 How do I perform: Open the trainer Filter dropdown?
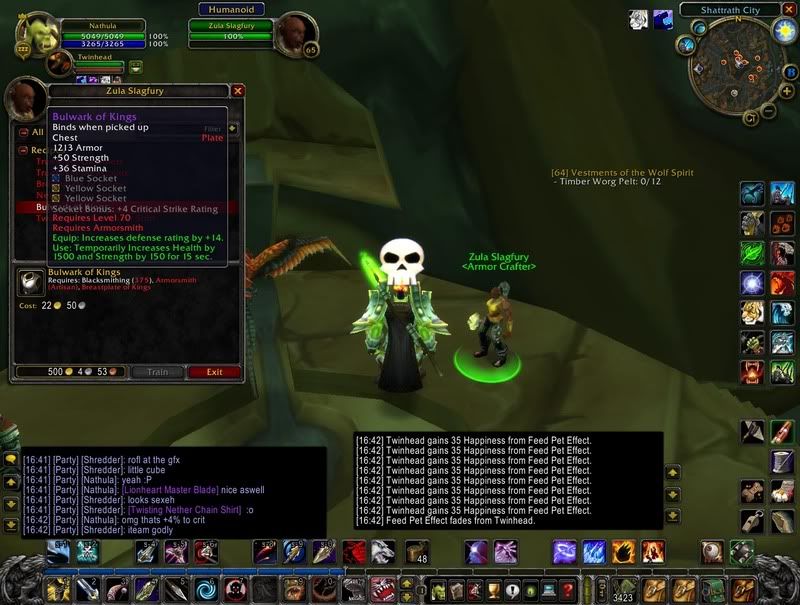(233, 128)
